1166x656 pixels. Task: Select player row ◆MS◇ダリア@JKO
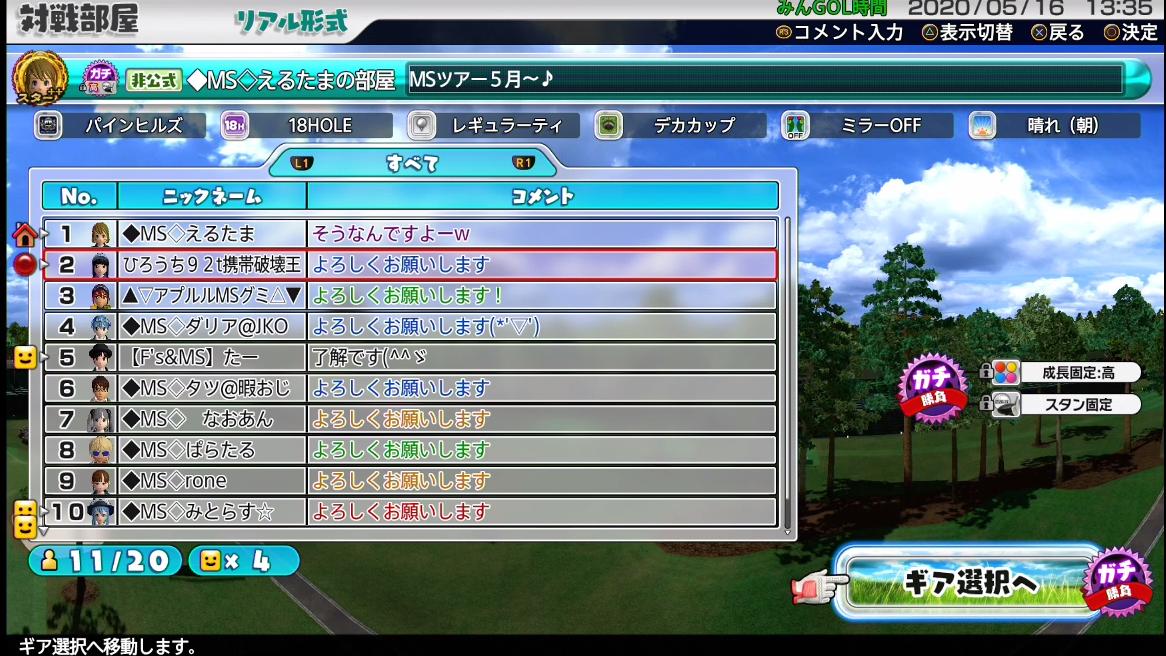410,327
